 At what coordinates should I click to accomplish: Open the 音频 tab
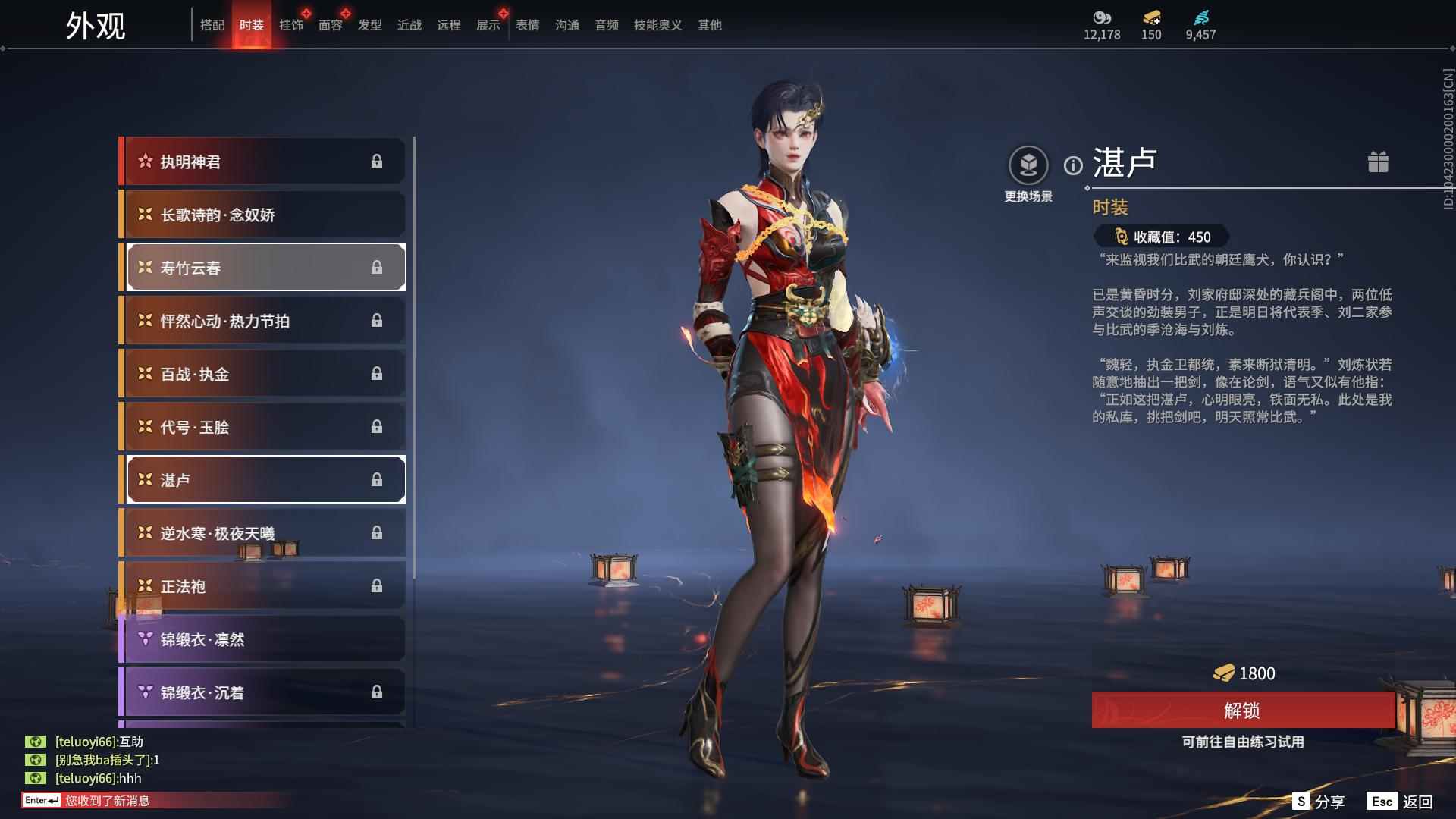click(606, 24)
